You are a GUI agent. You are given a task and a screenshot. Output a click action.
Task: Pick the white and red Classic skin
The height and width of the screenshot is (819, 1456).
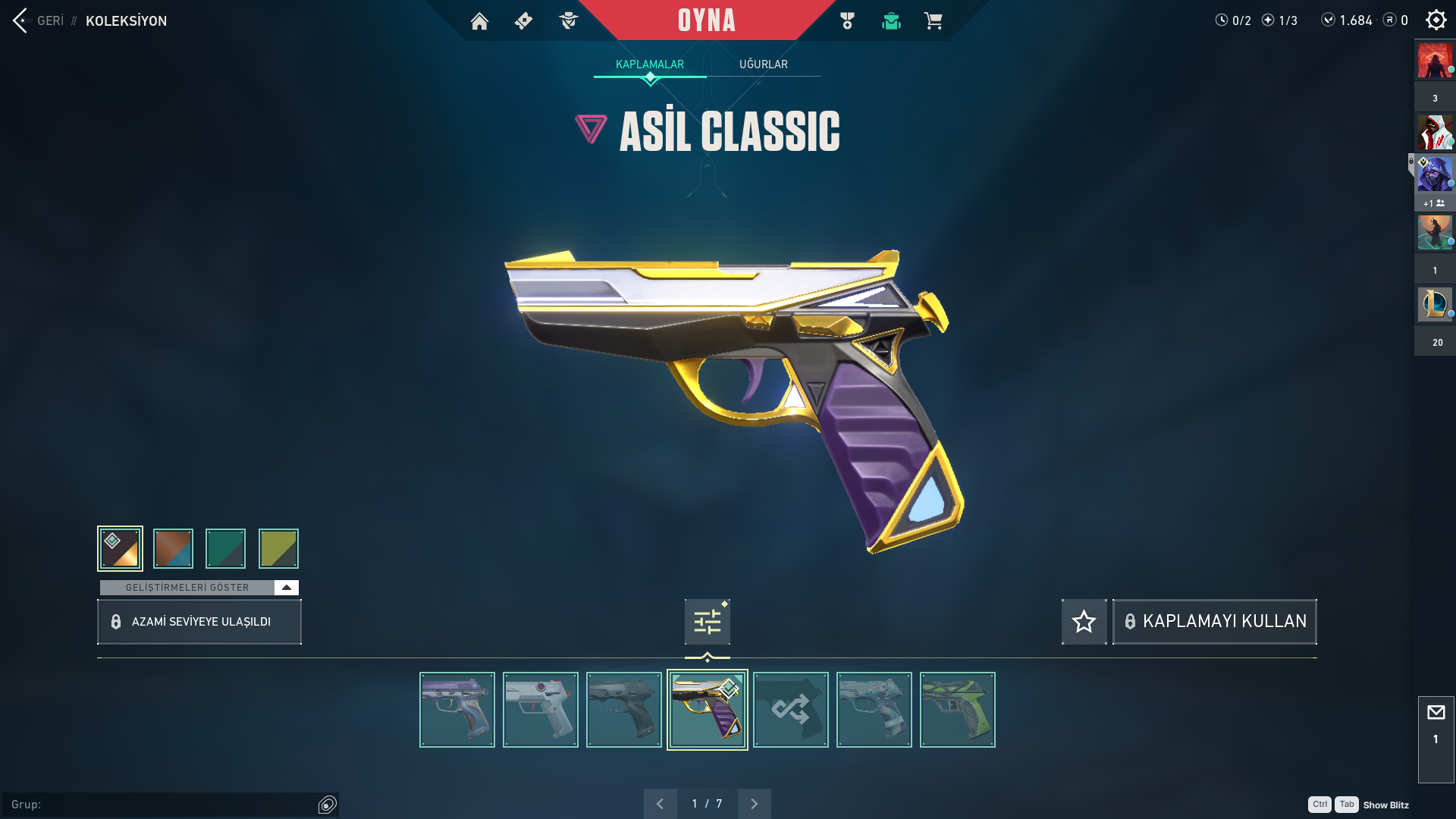pyautogui.click(x=540, y=710)
